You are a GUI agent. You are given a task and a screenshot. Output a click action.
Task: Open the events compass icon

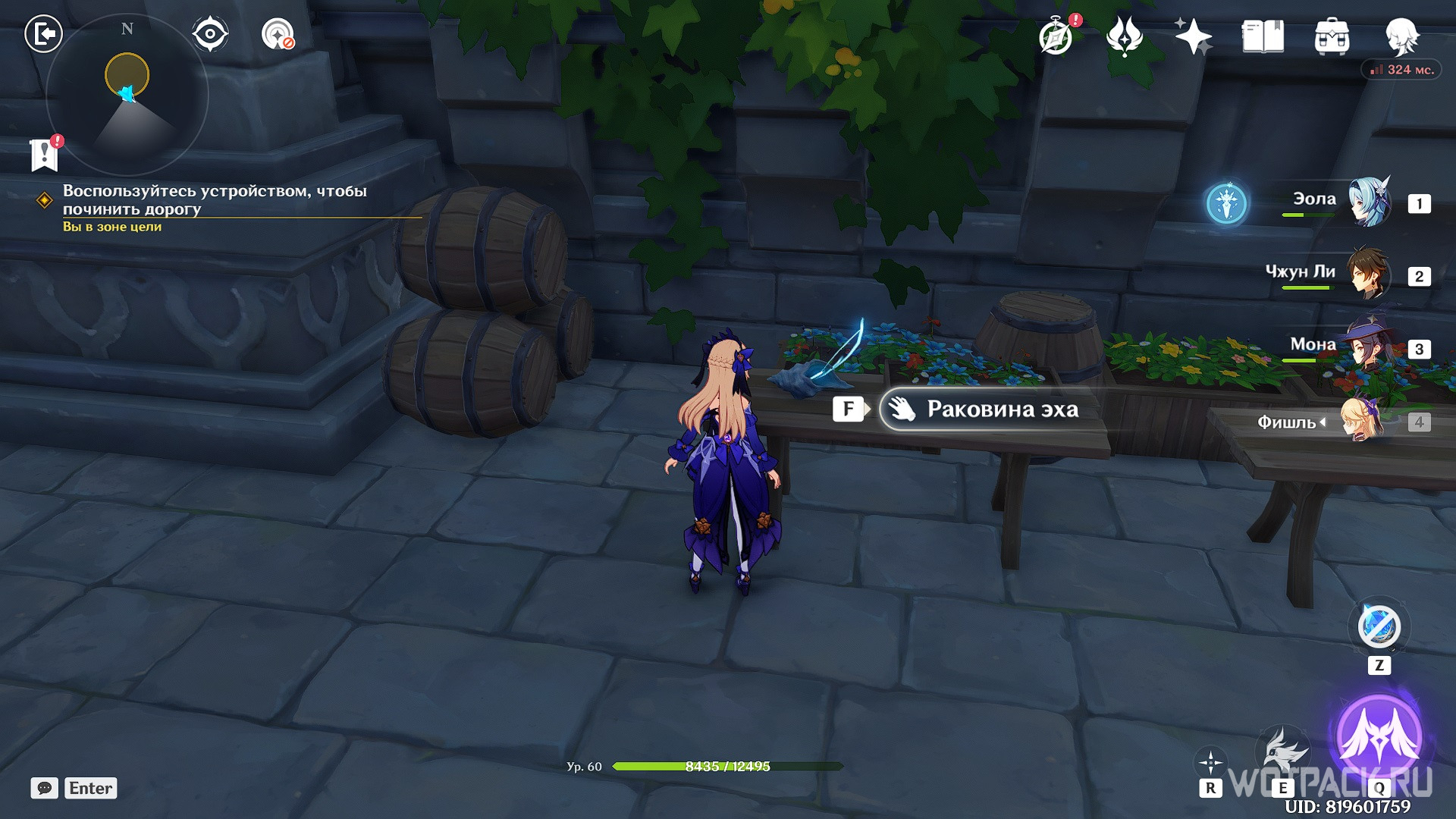[1056, 36]
